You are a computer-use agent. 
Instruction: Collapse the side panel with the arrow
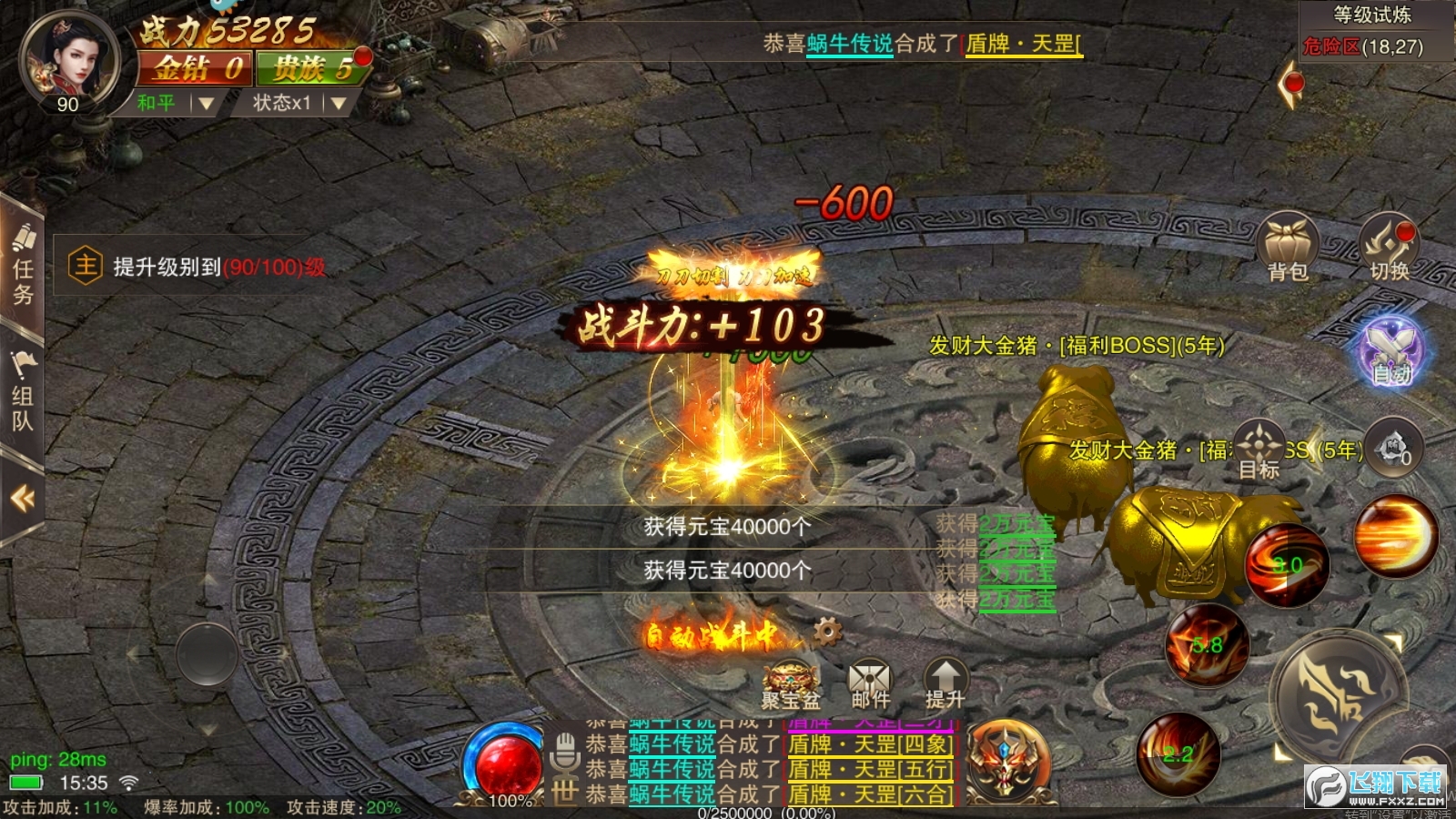[x=22, y=498]
